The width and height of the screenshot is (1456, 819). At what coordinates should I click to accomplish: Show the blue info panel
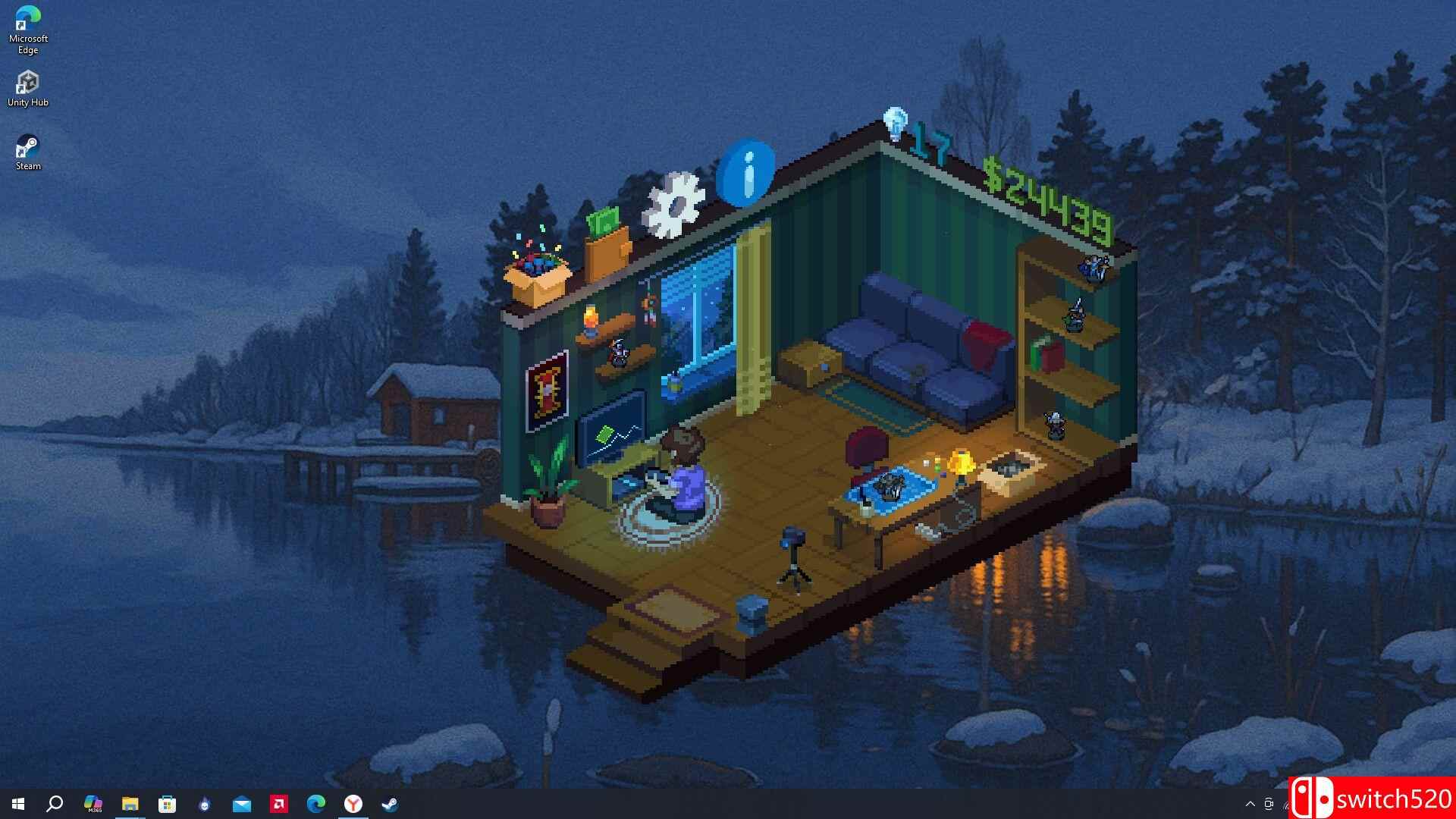[x=745, y=173]
